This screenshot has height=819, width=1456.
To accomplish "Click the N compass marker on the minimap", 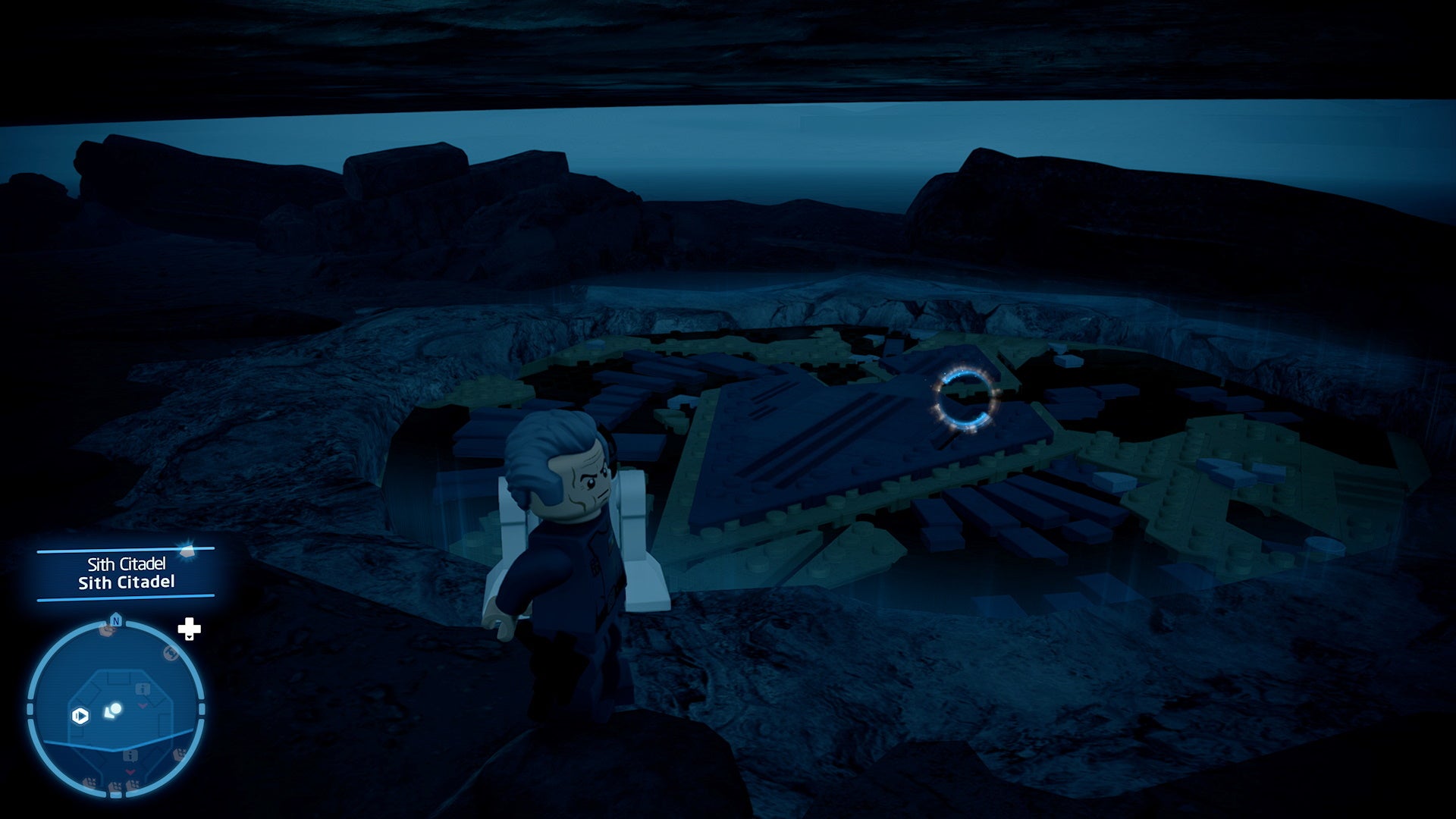I will point(116,620).
